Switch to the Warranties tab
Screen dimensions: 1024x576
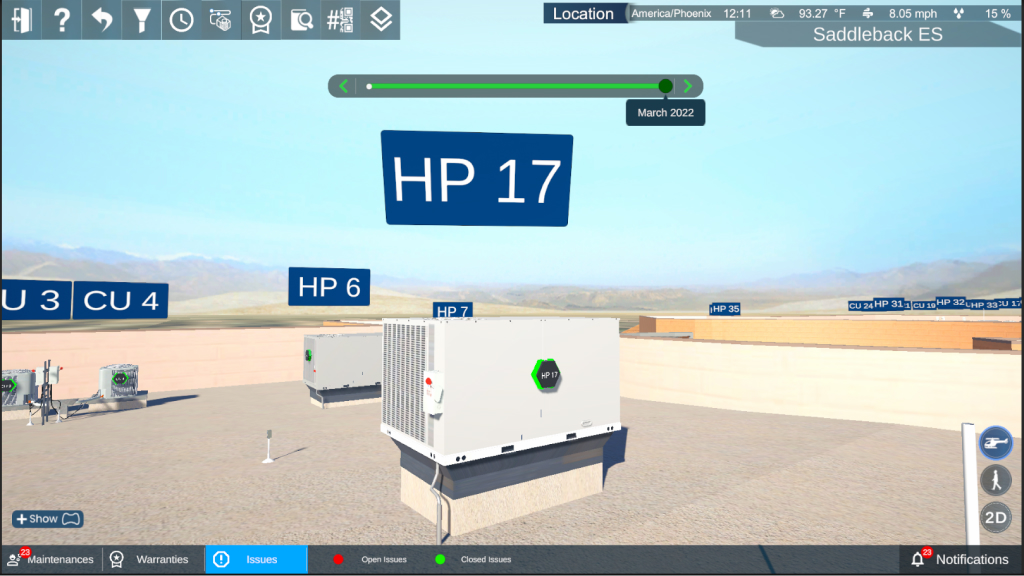151,559
